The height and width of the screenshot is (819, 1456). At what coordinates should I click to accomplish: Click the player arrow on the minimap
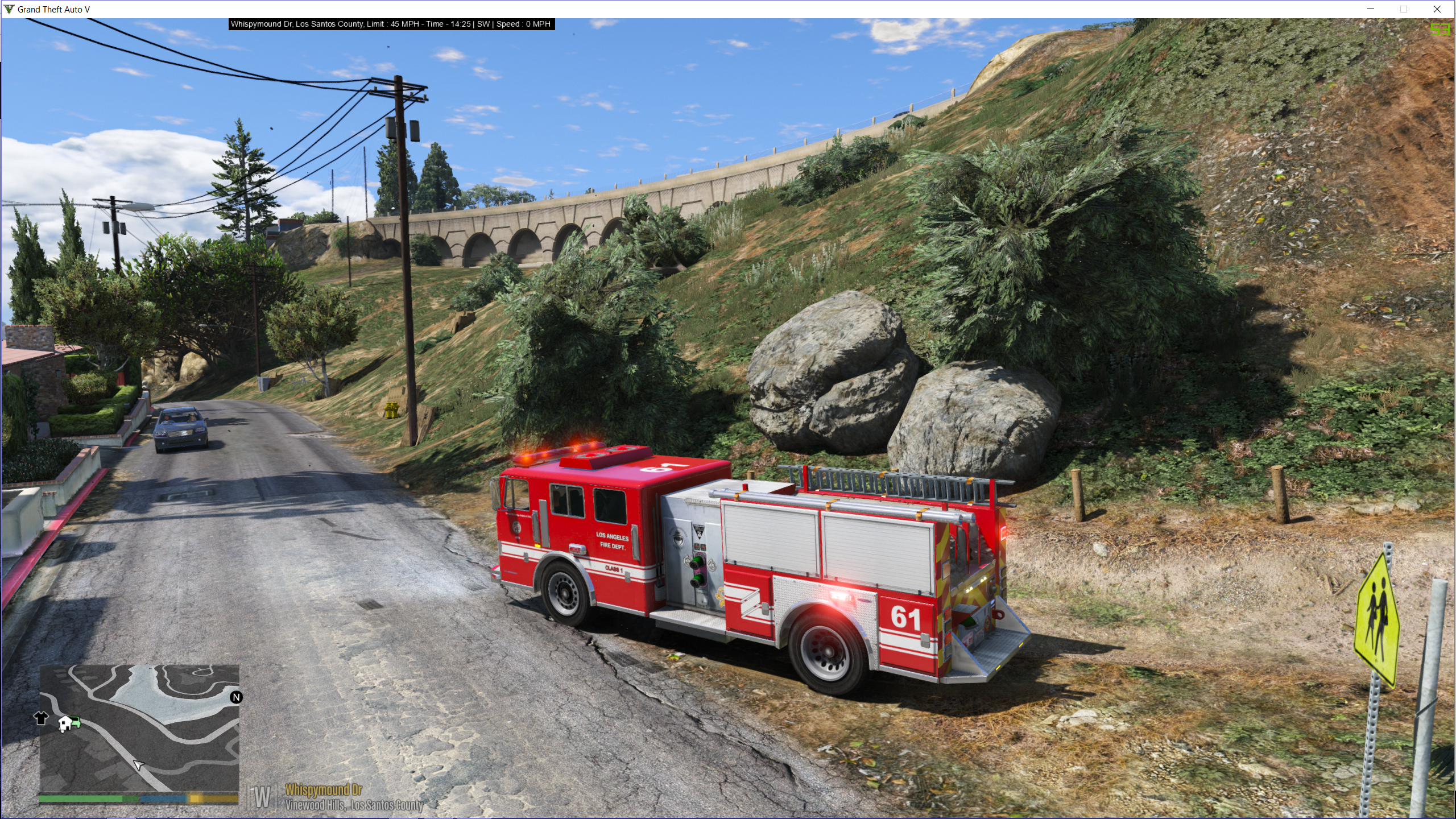(138, 765)
